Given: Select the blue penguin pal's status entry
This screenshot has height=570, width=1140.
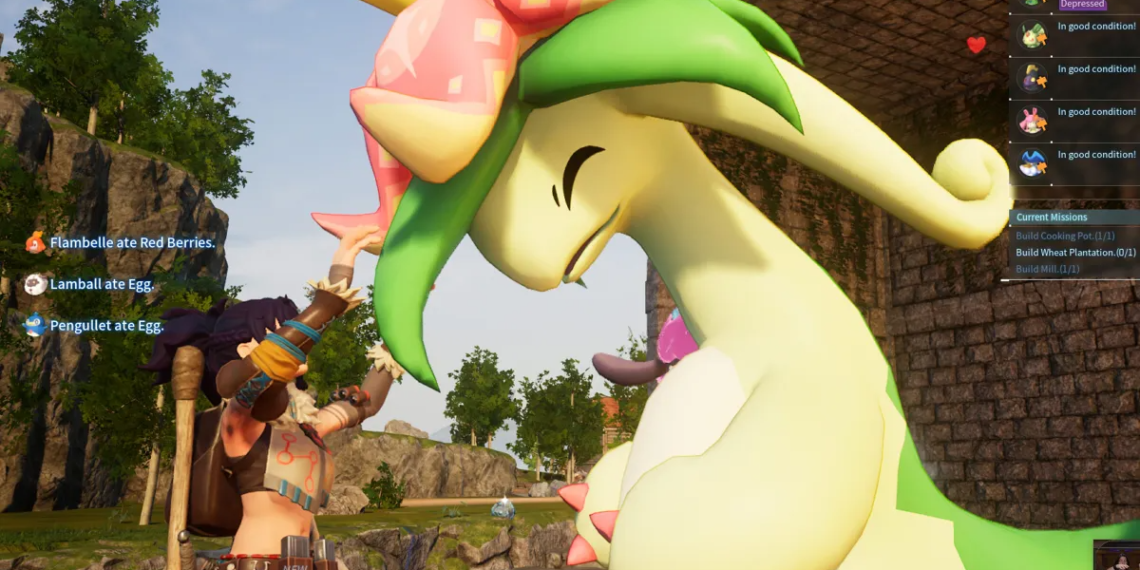Looking at the screenshot, I should (1074, 162).
